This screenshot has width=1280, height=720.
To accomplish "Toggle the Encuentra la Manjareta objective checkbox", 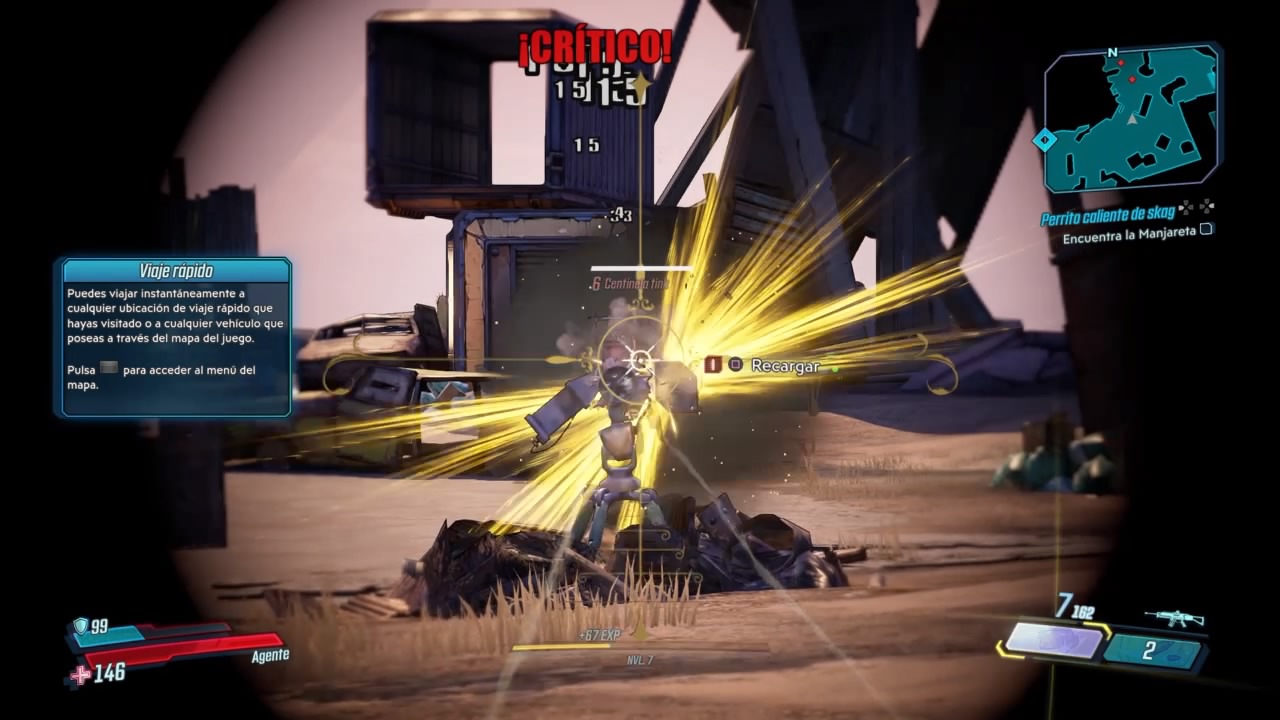I will (x=1206, y=229).
